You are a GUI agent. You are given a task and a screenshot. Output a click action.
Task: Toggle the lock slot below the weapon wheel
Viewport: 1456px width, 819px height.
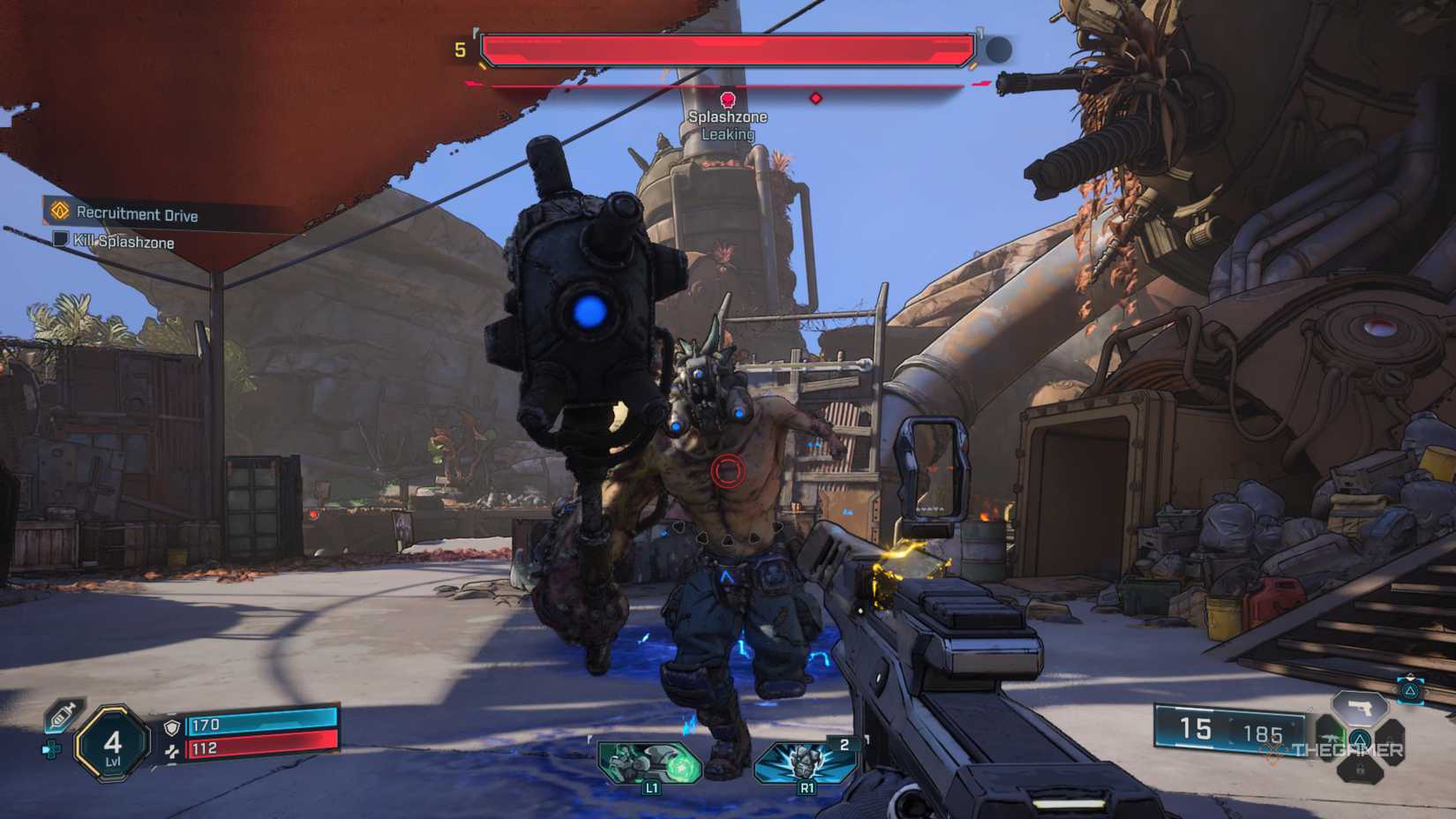pos(1362,769)
